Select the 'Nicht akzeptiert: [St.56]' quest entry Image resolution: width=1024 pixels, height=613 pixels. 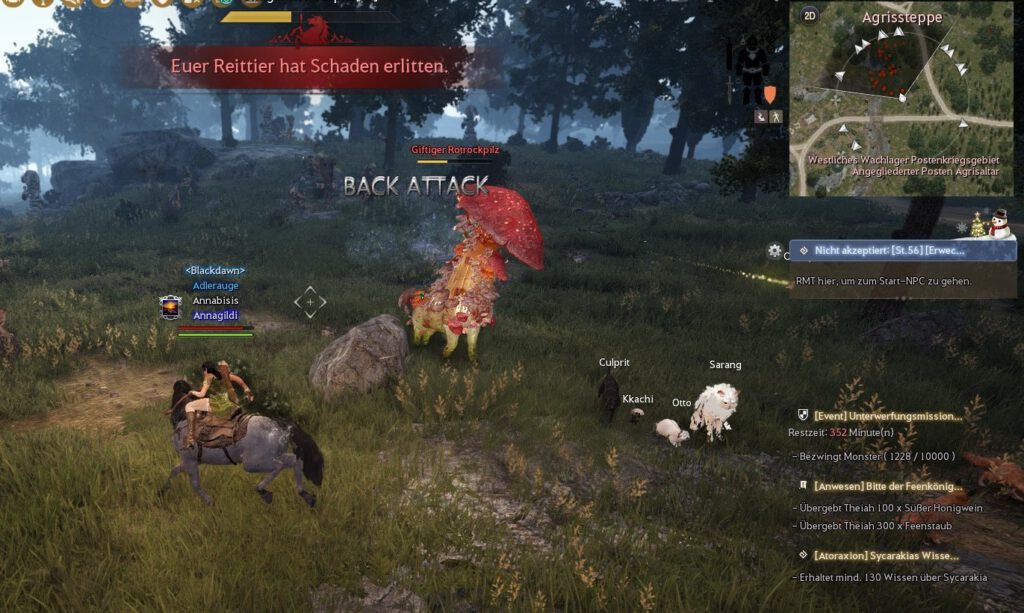point(903,251)
